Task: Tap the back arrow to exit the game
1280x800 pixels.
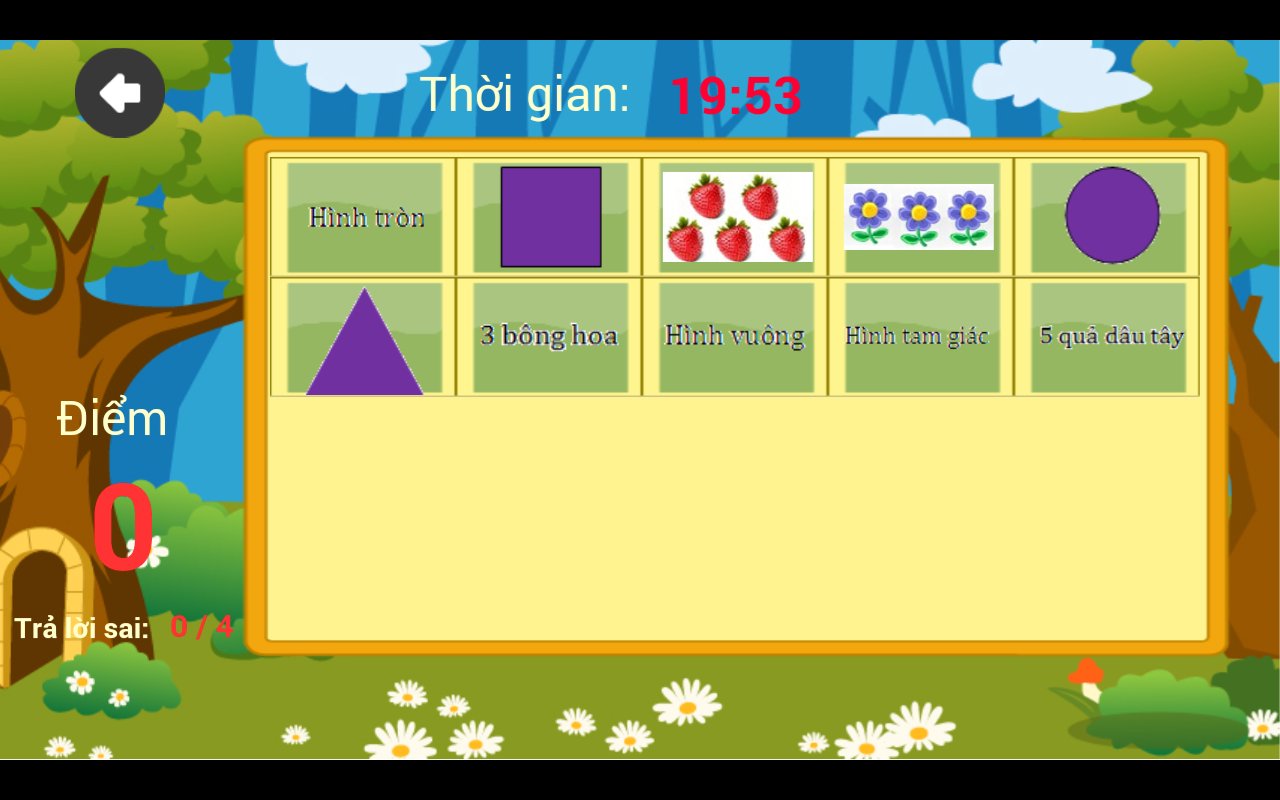Action: click(119, 91)
